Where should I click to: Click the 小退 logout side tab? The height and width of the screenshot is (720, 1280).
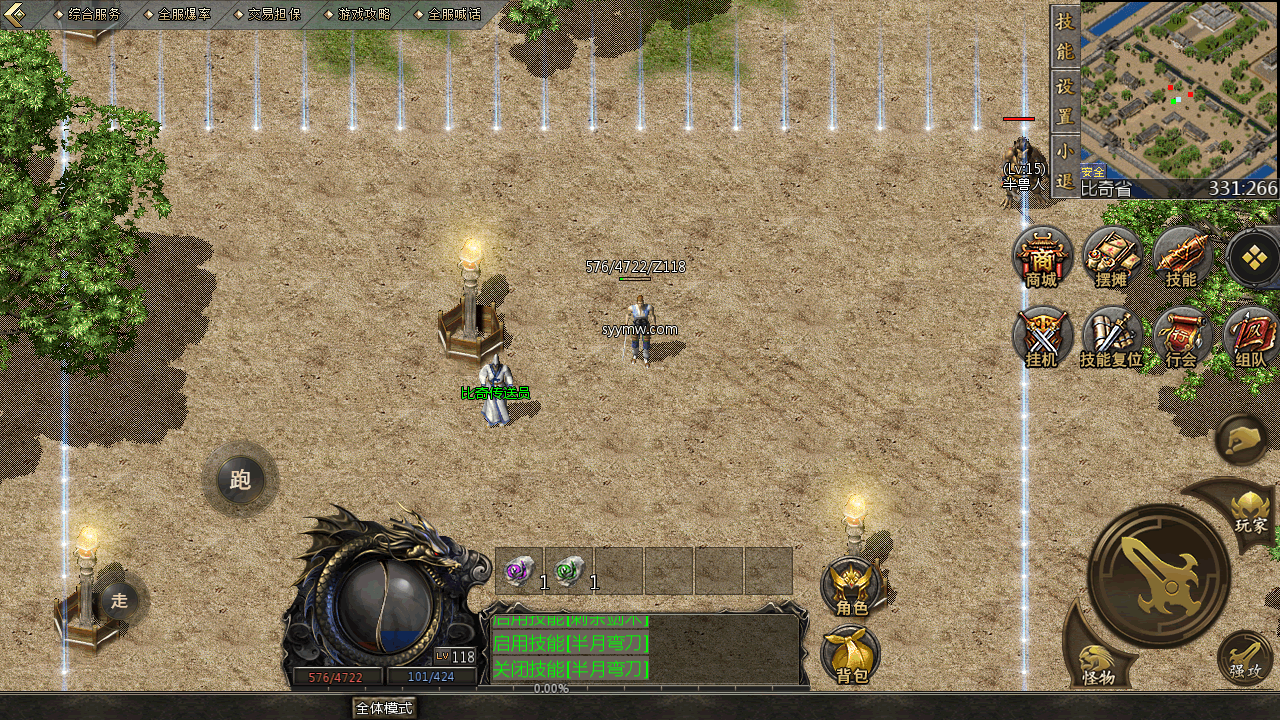(1065, 165)
